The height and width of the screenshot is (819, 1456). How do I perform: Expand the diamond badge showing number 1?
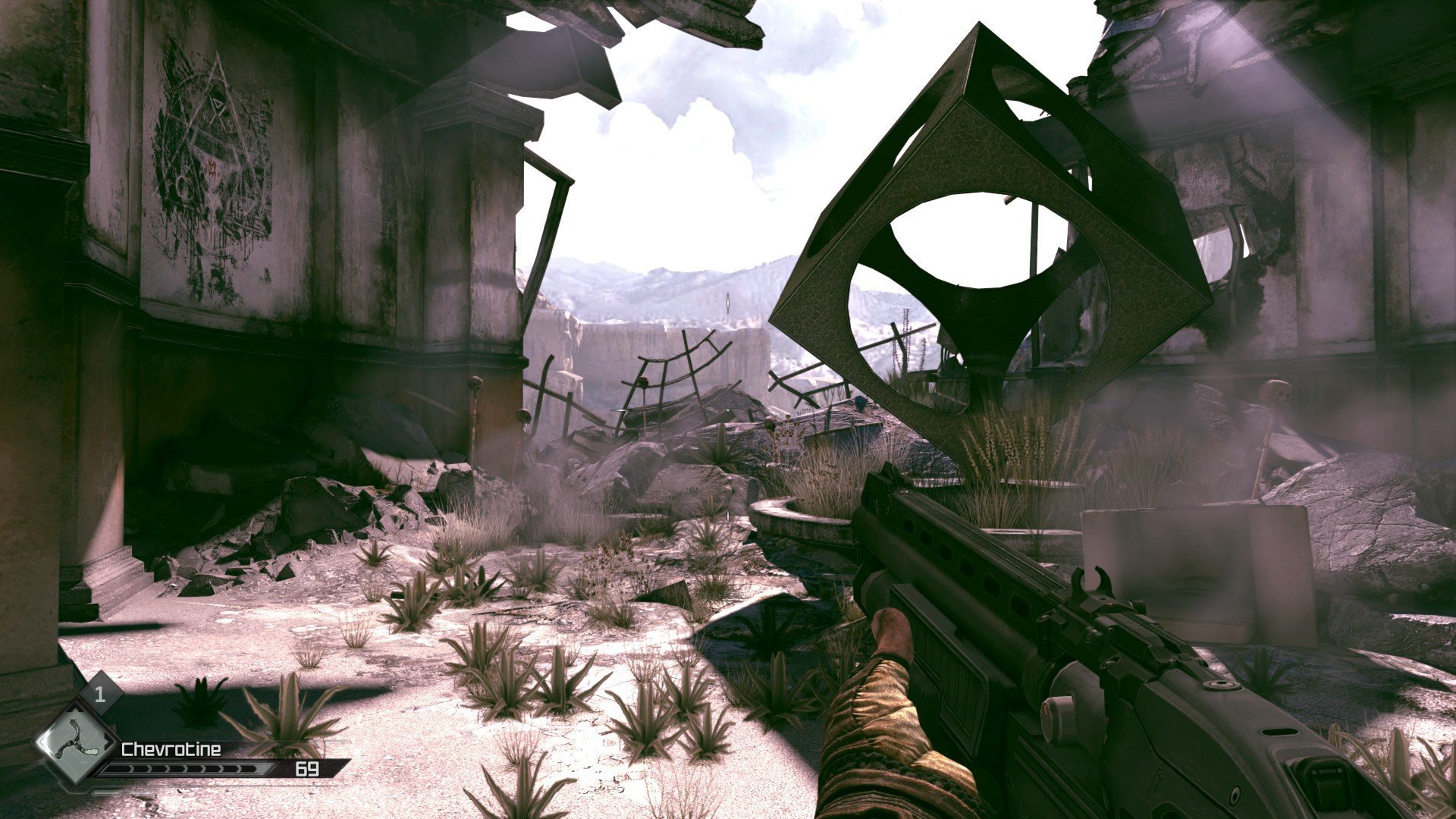(x=99, y=694)
